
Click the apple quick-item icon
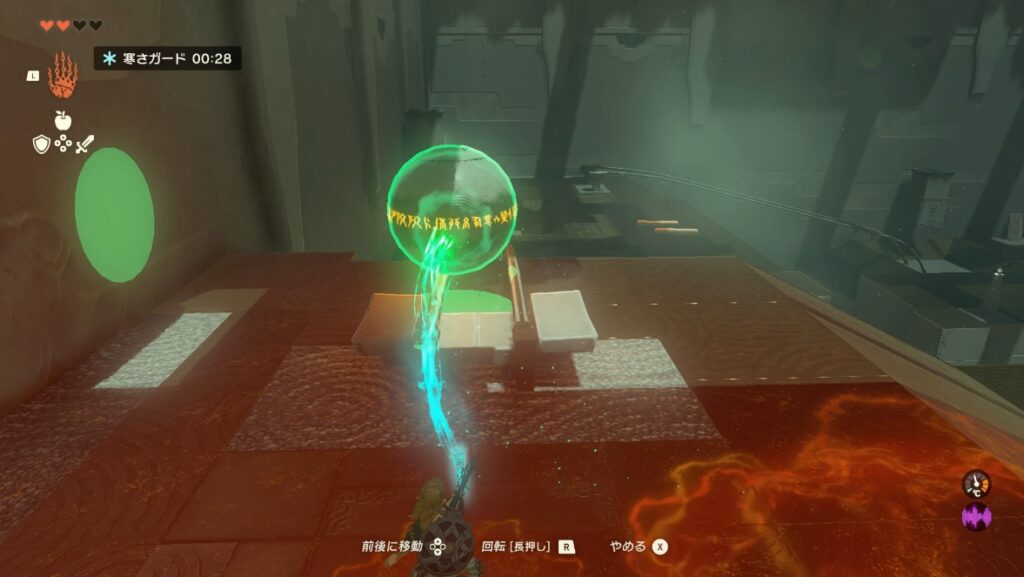coord(62,120)
